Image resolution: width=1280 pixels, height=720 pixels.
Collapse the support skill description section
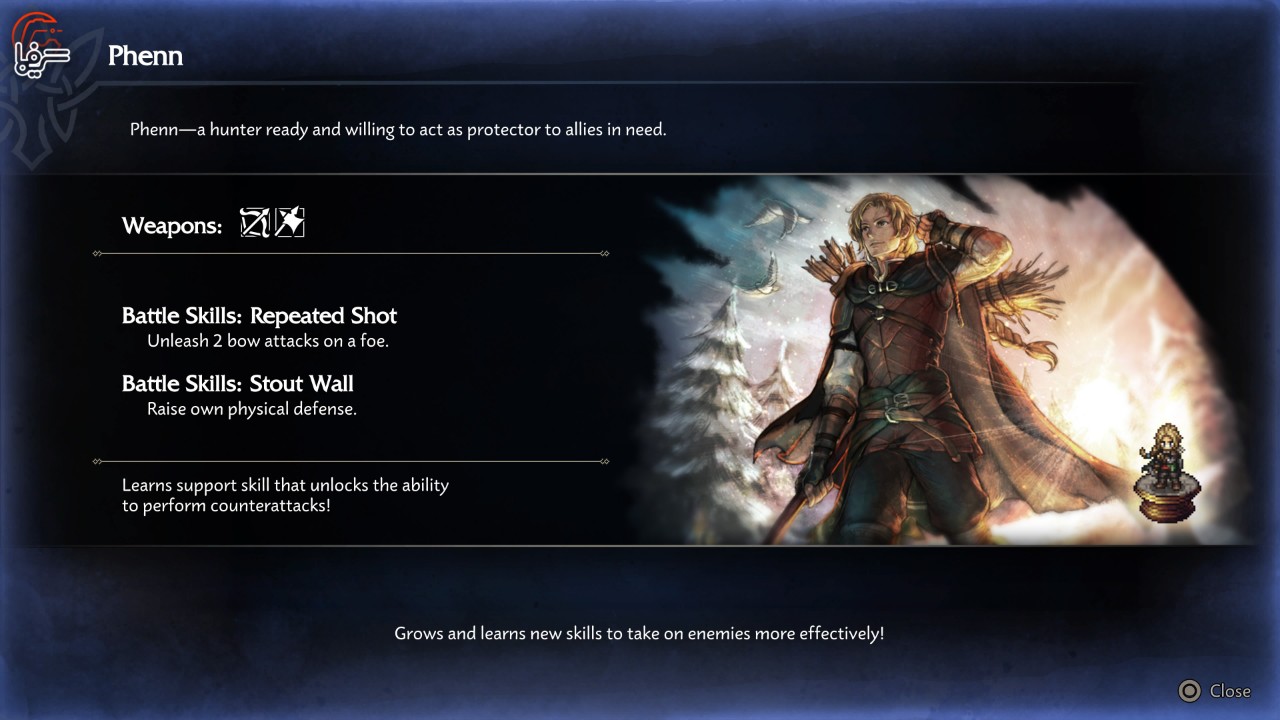(x=350, y=461)
